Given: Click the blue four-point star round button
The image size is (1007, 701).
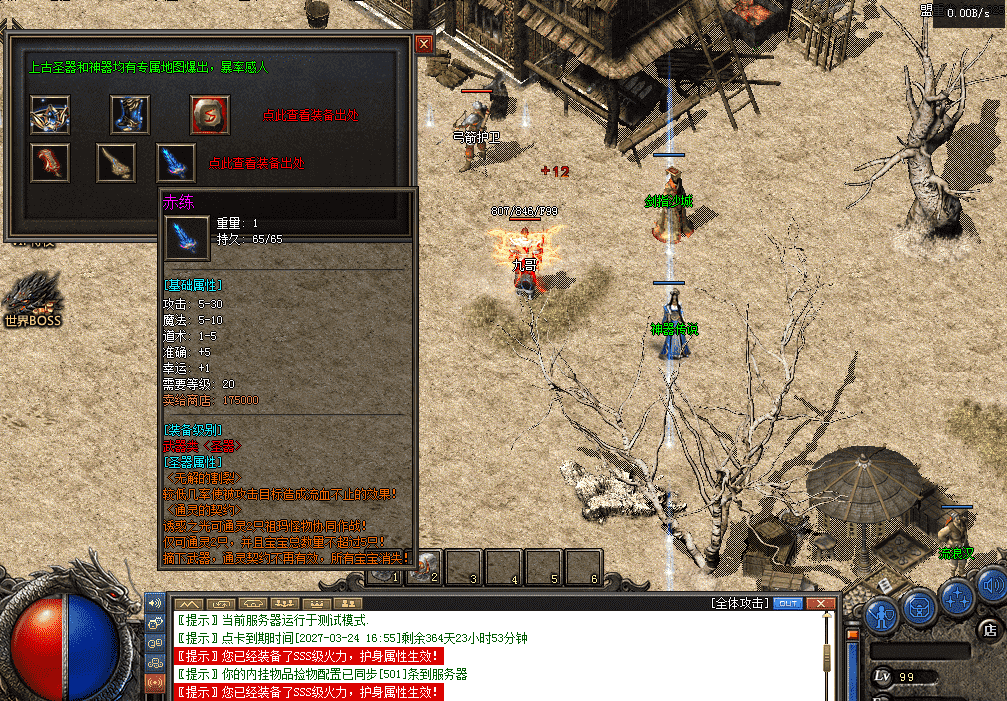Looking at the screenshot, I should (957, 599).
